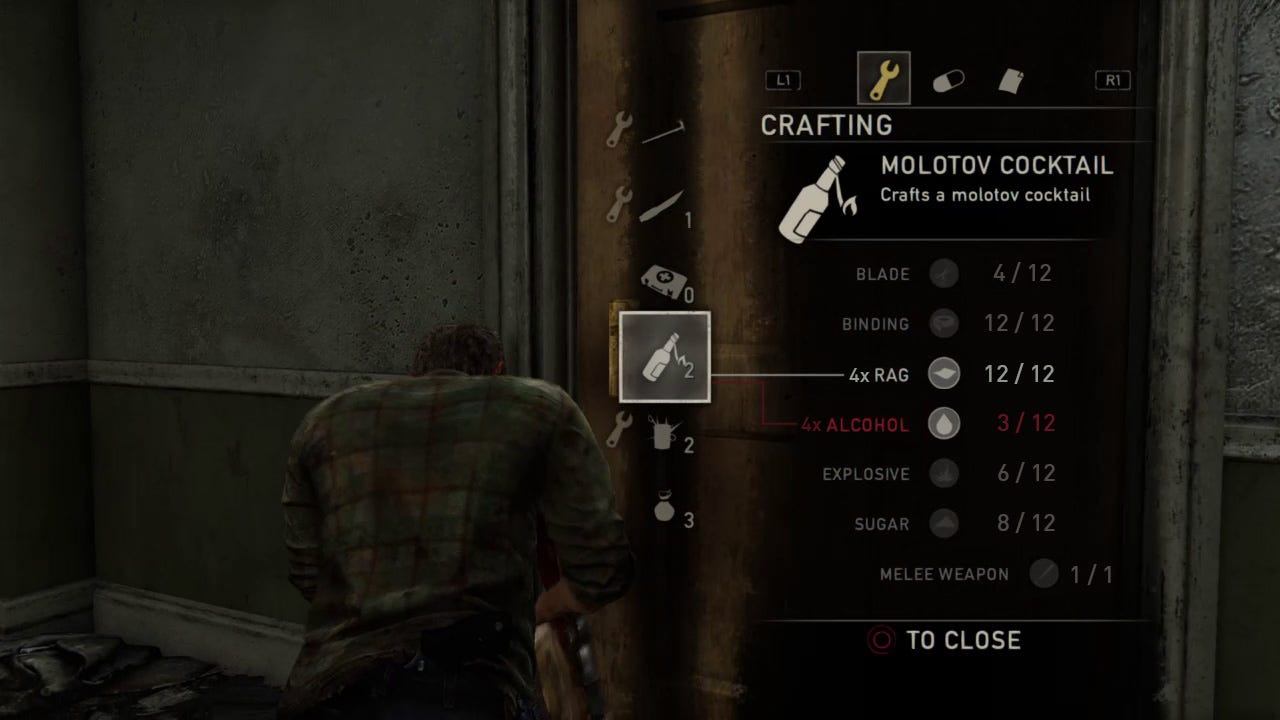Viewport: 1280px width, 720px height.
Task: Select the wrench crafting tab
Action: (x=884, y=79)
